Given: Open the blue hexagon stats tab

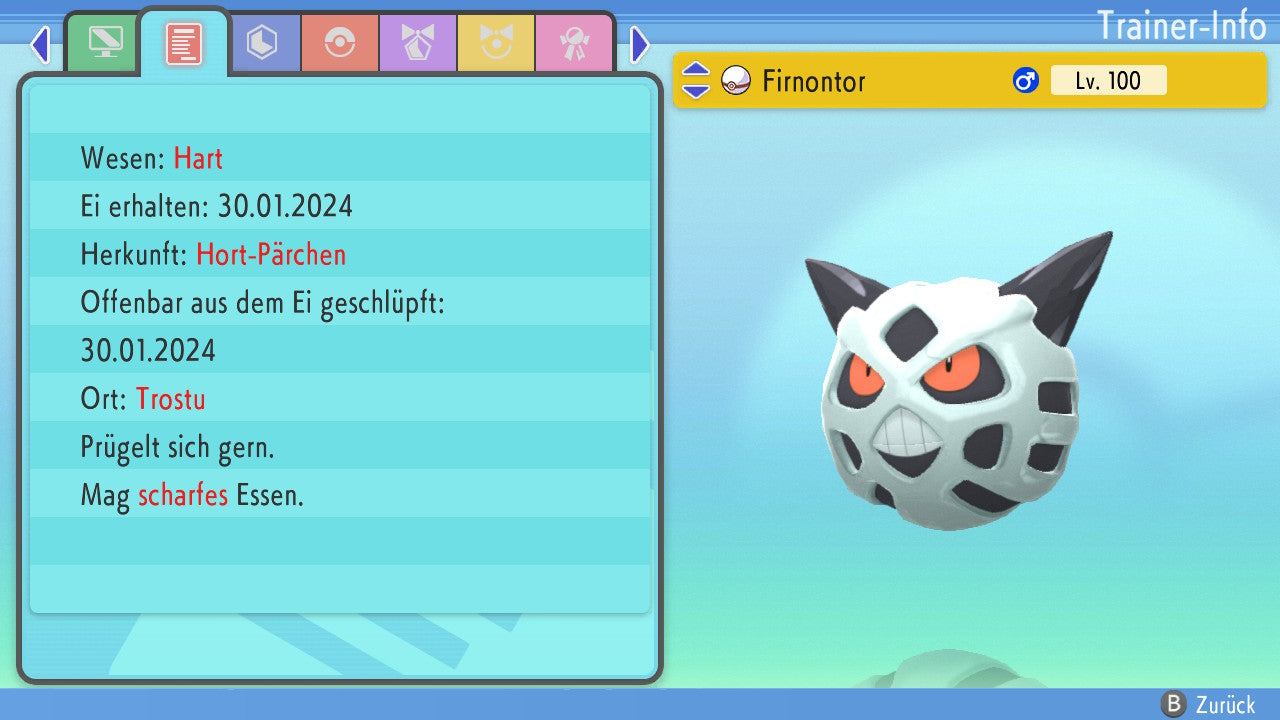Looking at the screenshot, I should point(262,43).
